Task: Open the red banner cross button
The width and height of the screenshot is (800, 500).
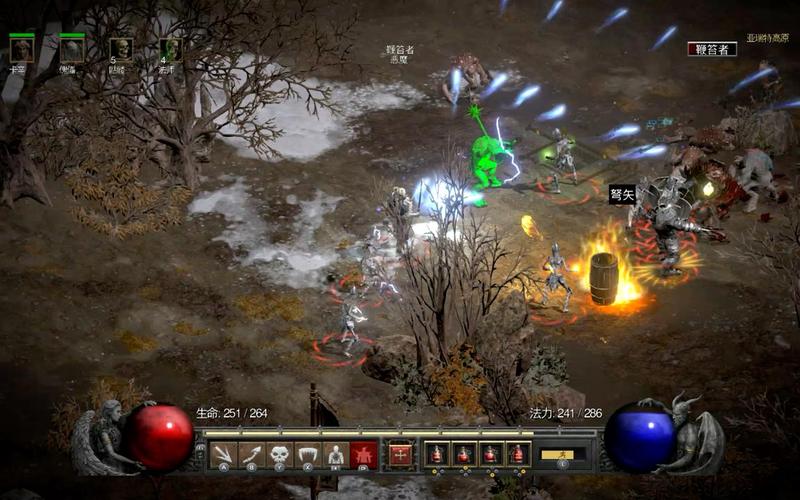Action: (401, 454)
